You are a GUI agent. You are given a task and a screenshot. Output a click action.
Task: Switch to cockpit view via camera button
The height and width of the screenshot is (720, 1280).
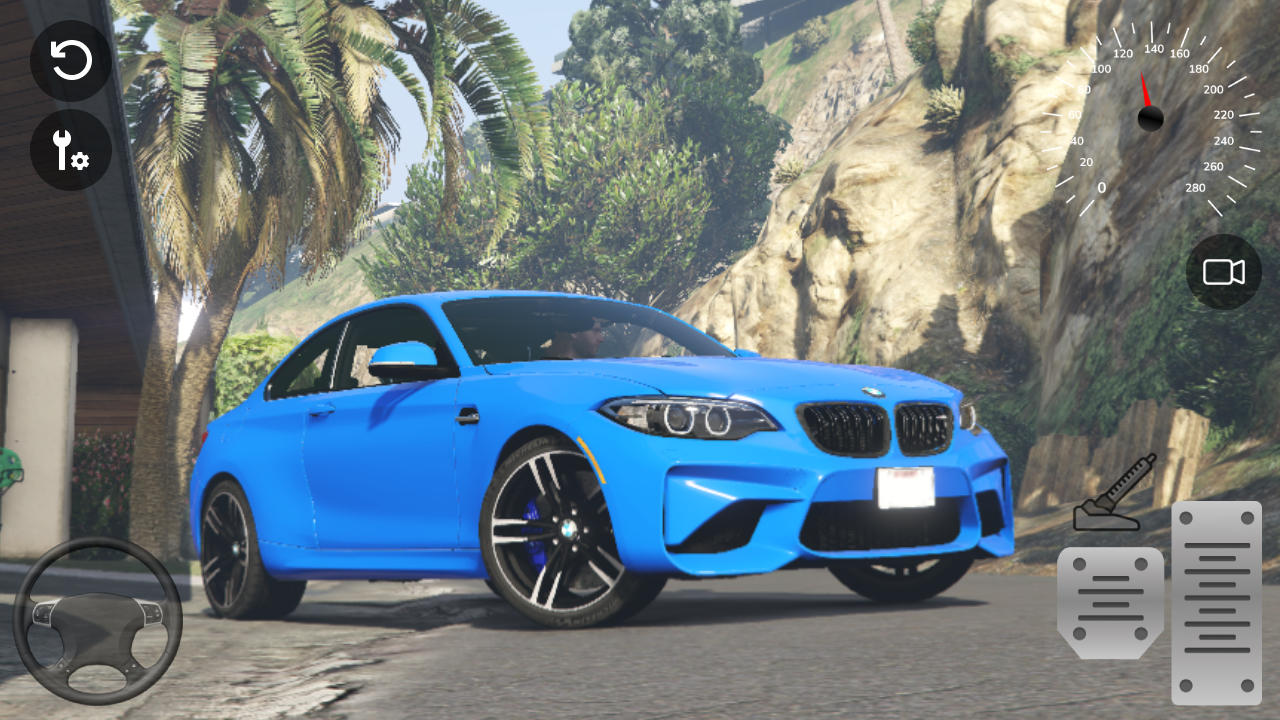(1223, 271)
